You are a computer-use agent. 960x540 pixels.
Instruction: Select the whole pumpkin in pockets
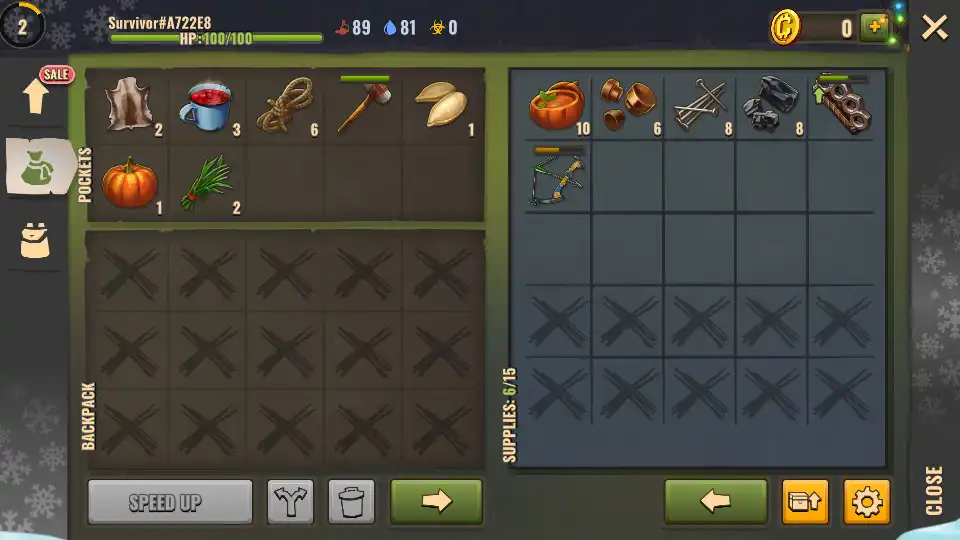(129, 182)
